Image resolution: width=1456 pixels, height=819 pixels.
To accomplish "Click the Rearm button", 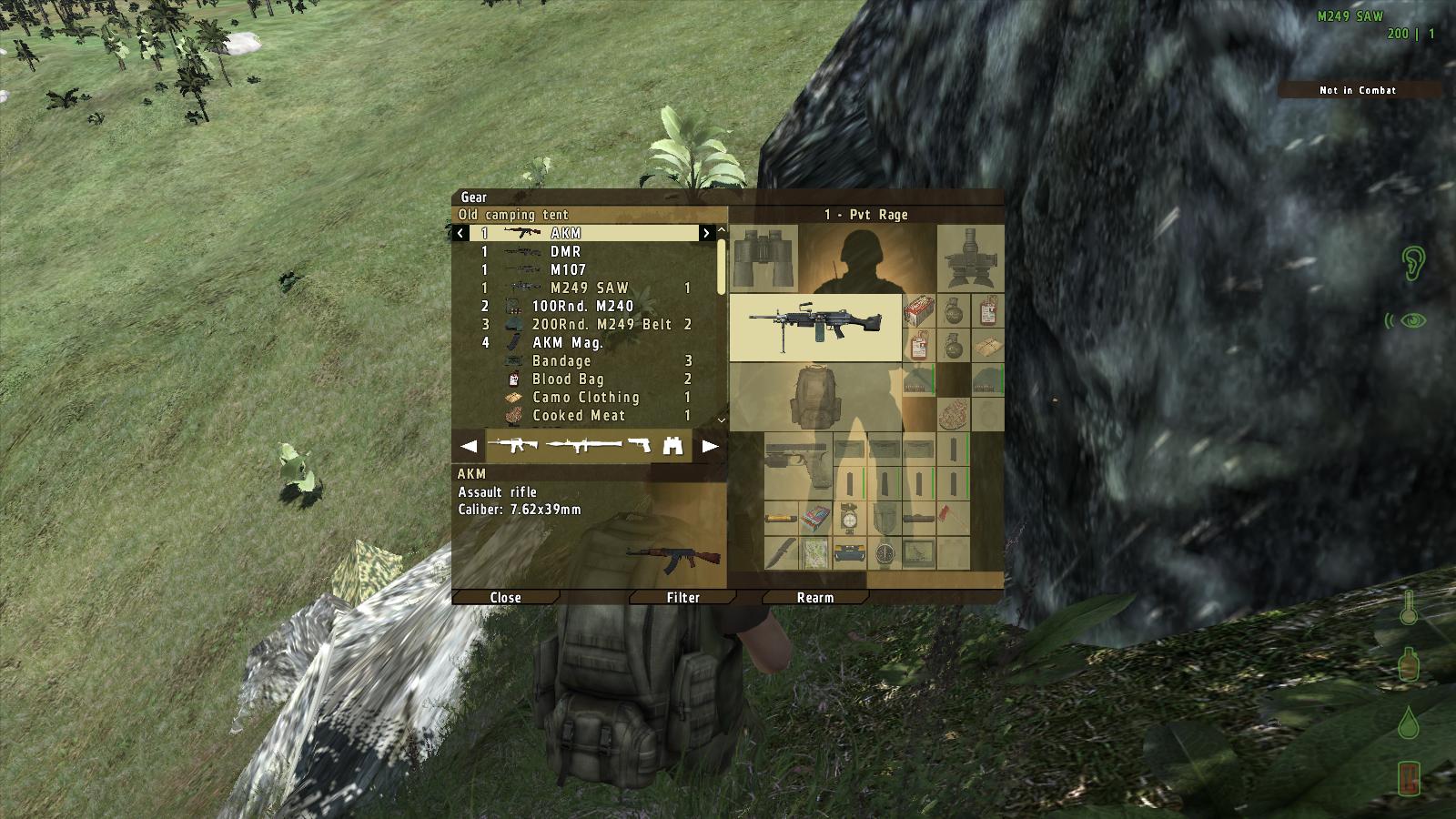I will pyautogui.click(x=814, y=598).
